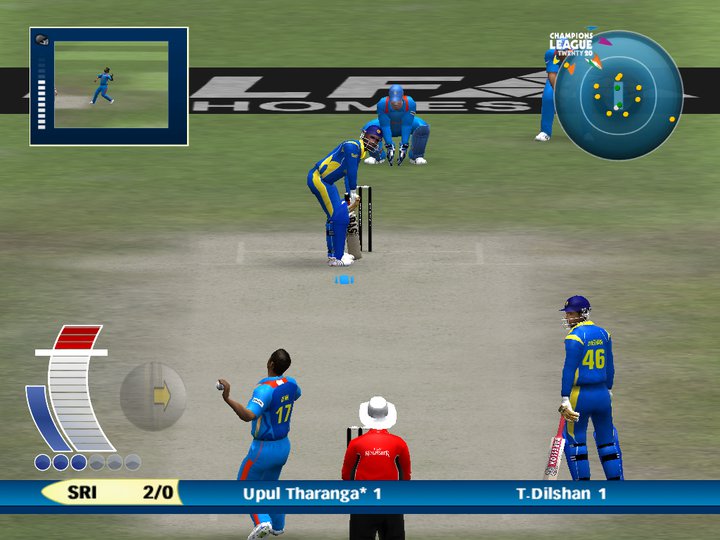Click the shot direction arrow indicator

tap(154, 396)
